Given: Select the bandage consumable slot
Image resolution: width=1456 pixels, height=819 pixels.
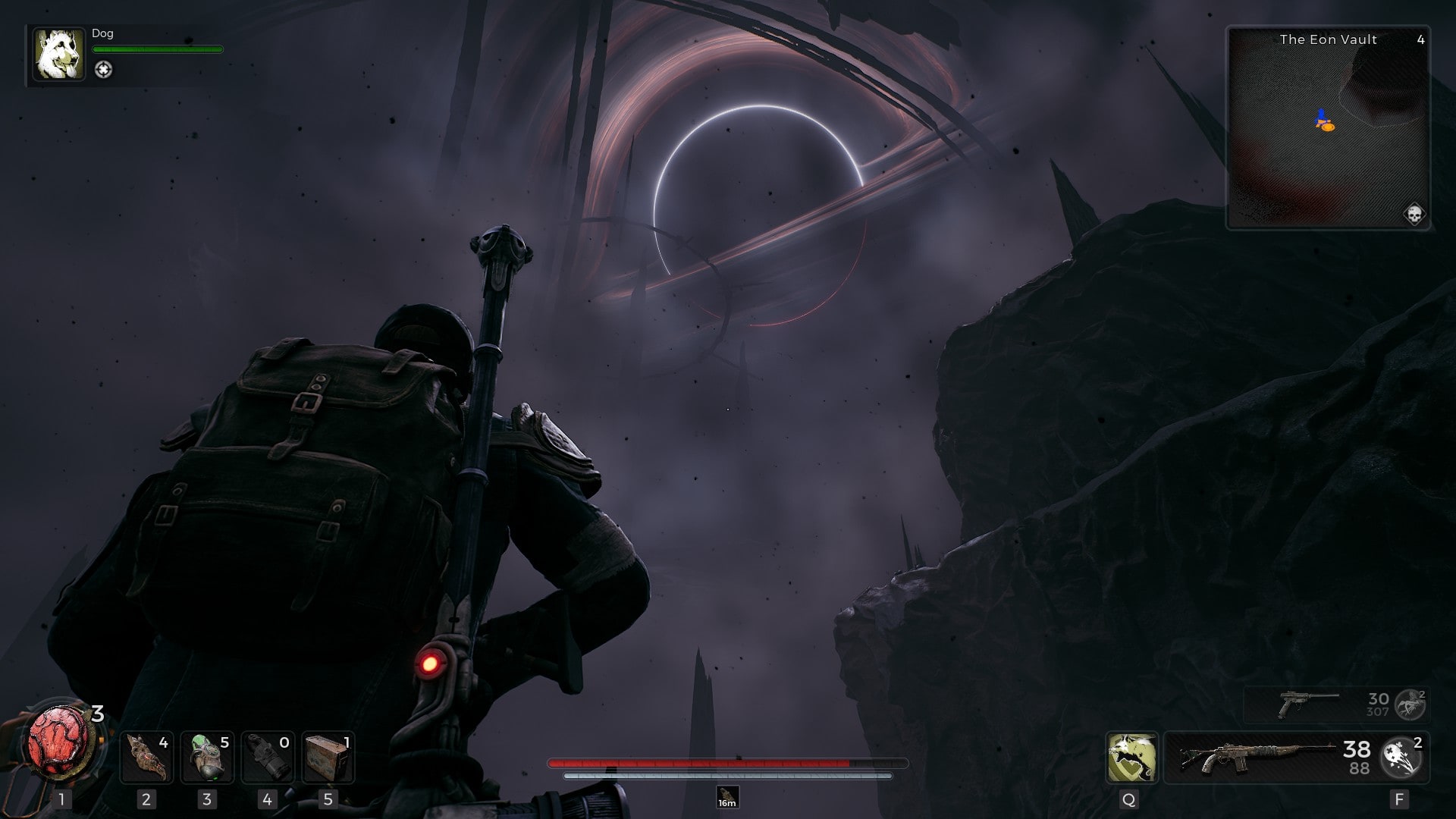Looking at the screenshot, I should [x=146, y=757].
